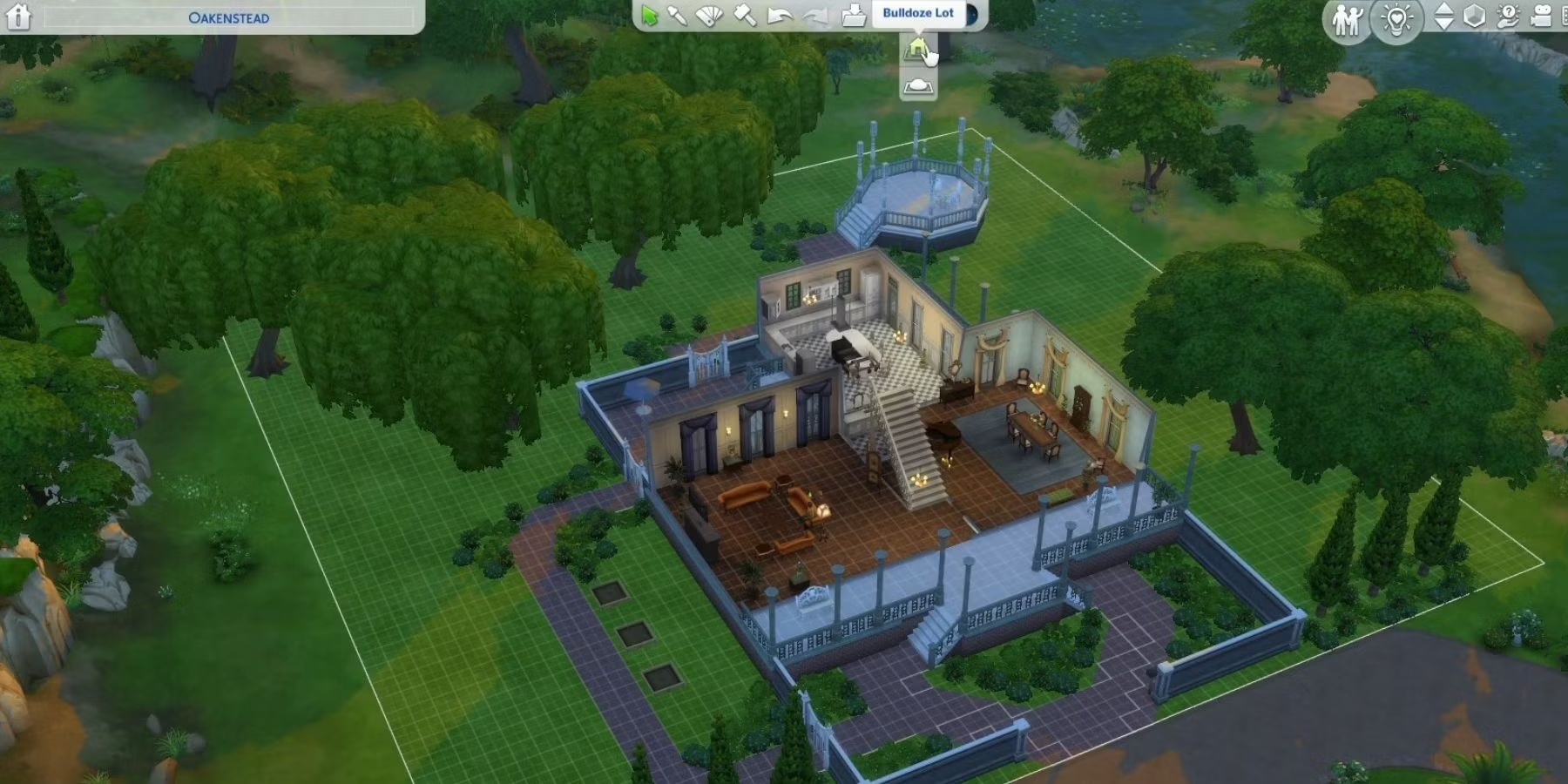Open the lot info house icon
Image resolution: width=1568 pixels, height=784 pixels.
[18, 17]
